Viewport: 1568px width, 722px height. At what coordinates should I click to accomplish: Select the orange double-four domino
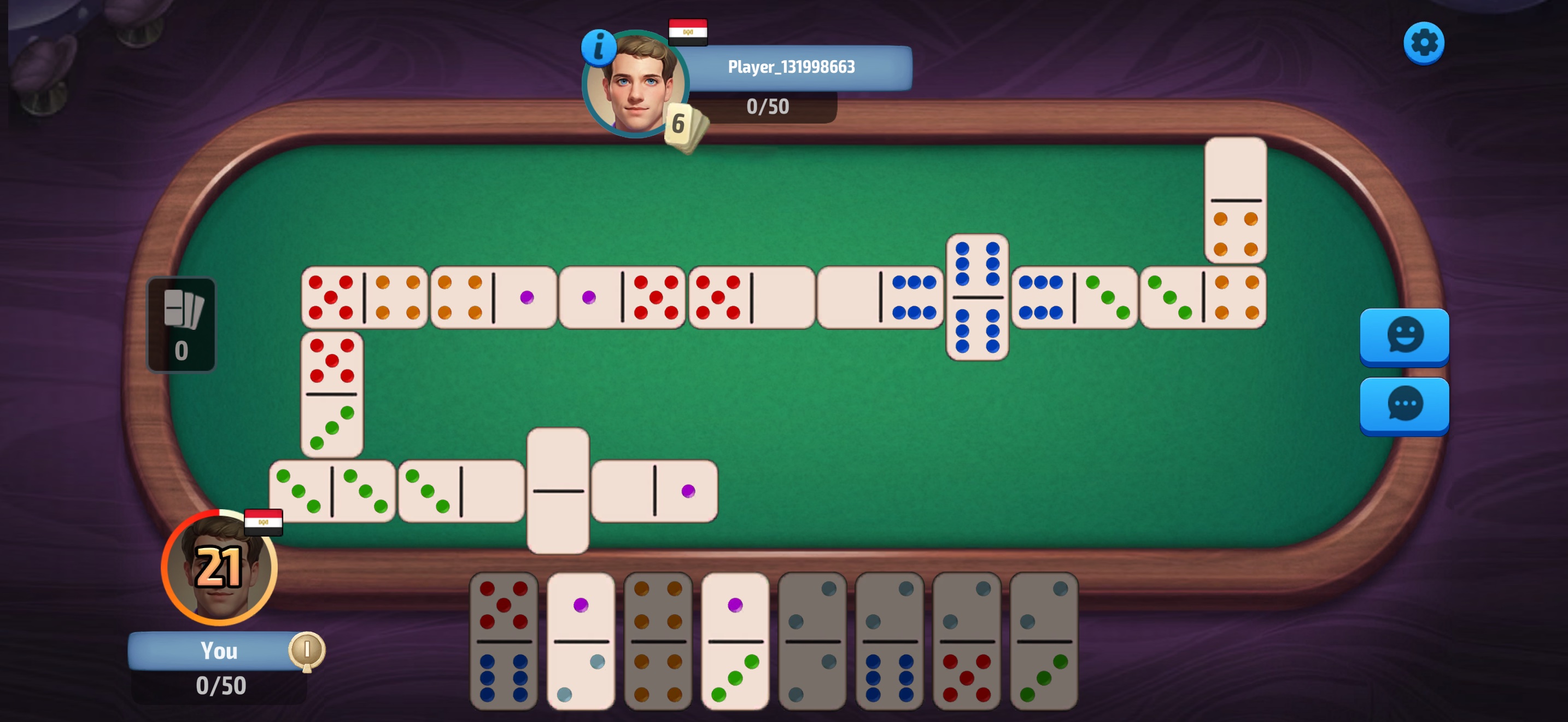(658, 641)
